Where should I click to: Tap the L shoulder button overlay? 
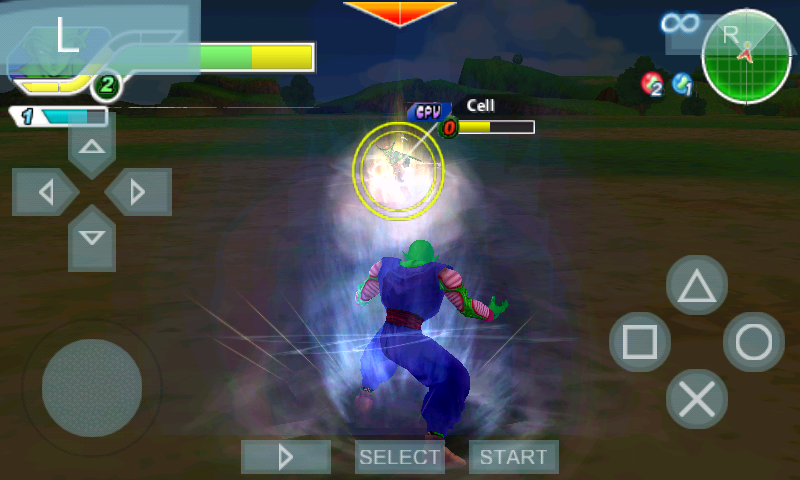point(68,37)
